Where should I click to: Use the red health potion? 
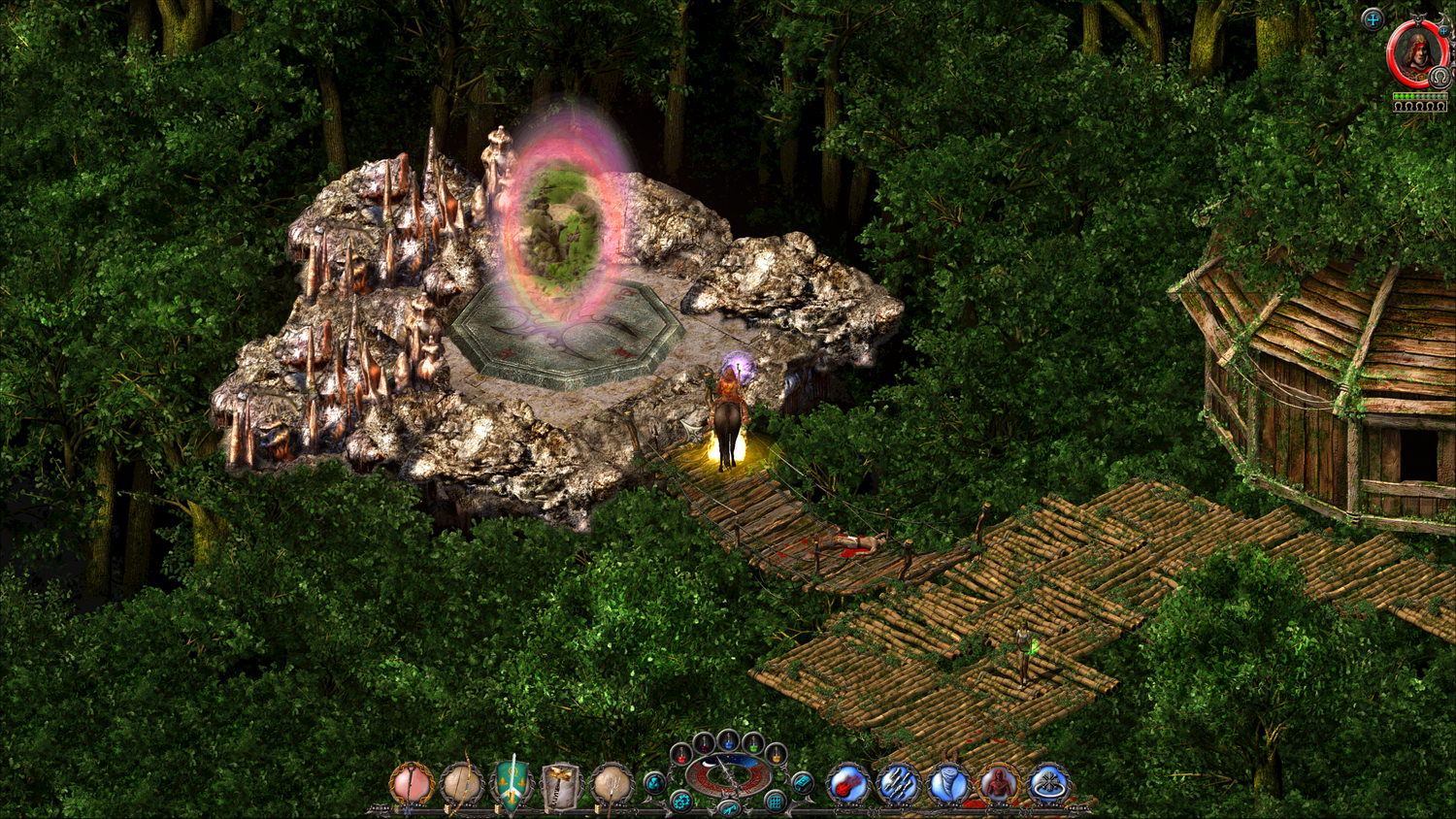click(682, 754)
